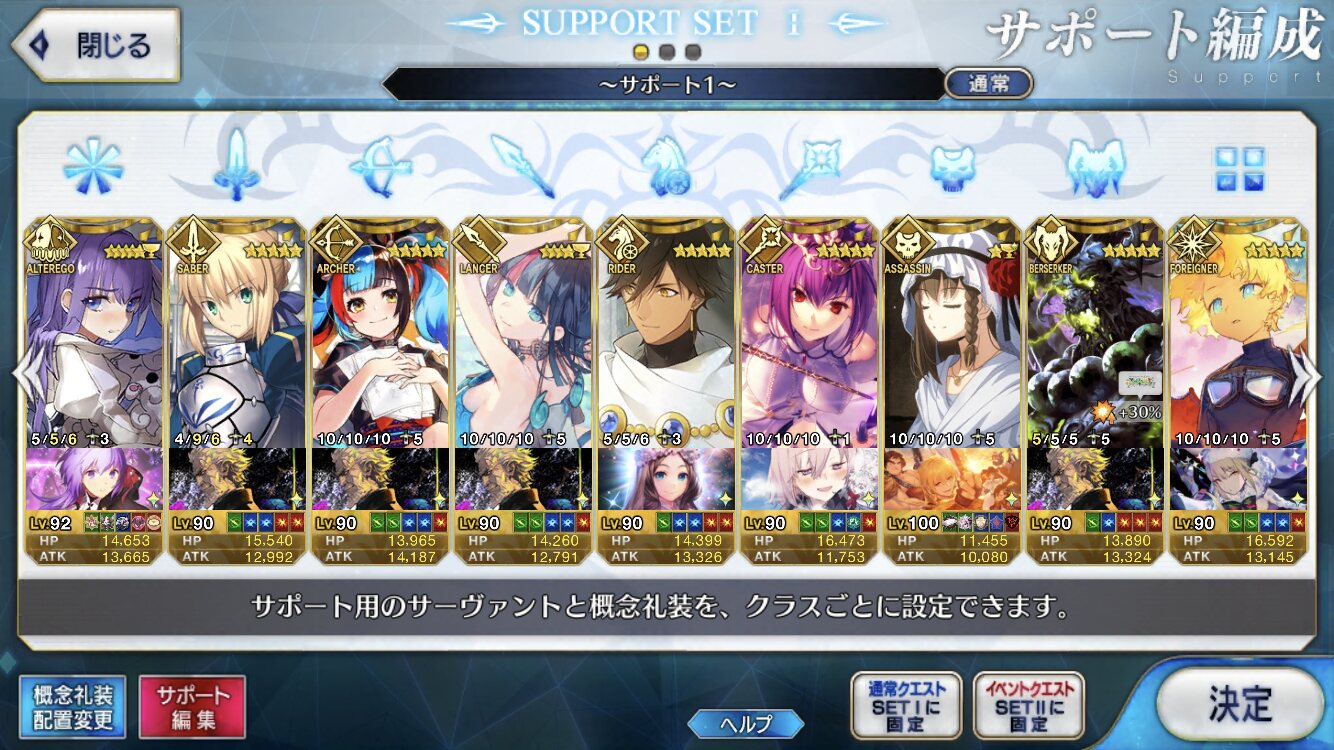The image size is (1334, 750).
Task: Open the ヘルプ help panel
Action: [745, 724]
